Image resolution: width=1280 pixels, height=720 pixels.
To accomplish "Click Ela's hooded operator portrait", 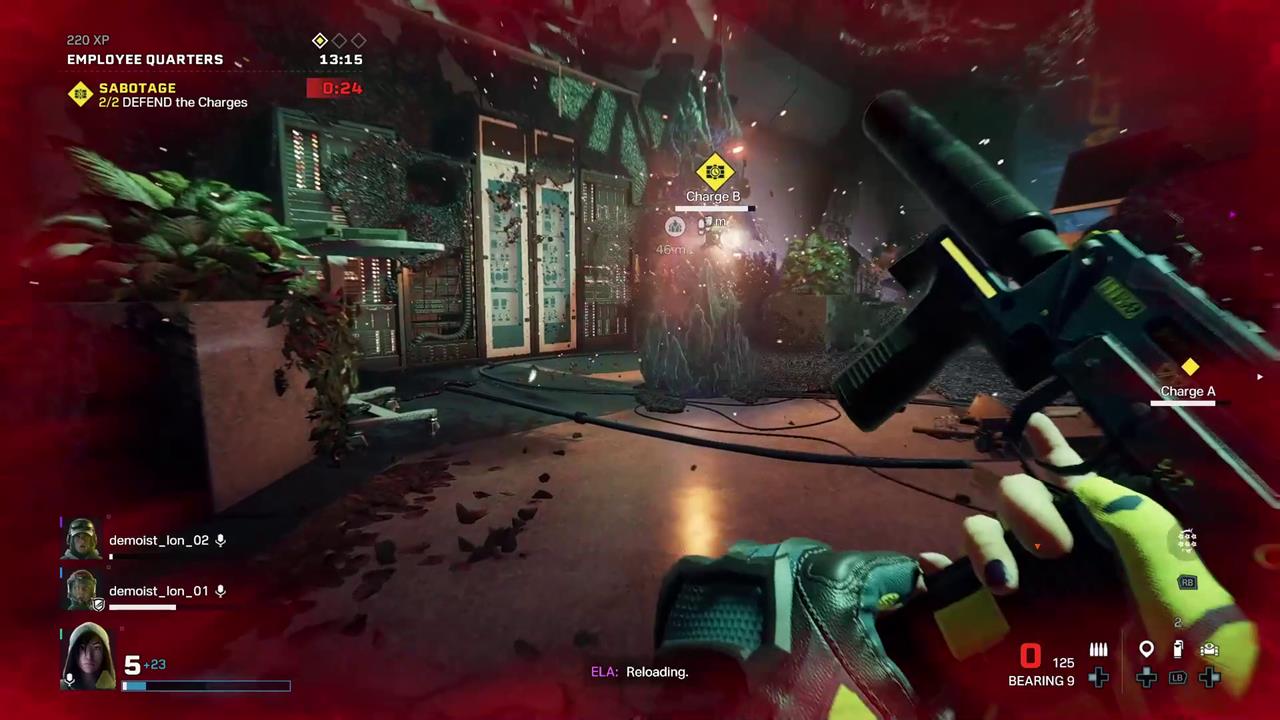I will tap(88, 656).
